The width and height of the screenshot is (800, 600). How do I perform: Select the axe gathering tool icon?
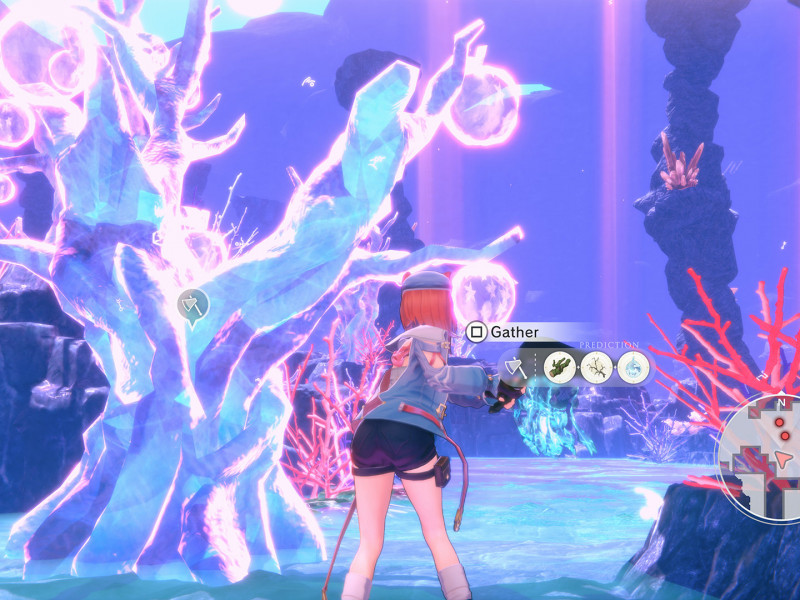(x=515, y=367)
